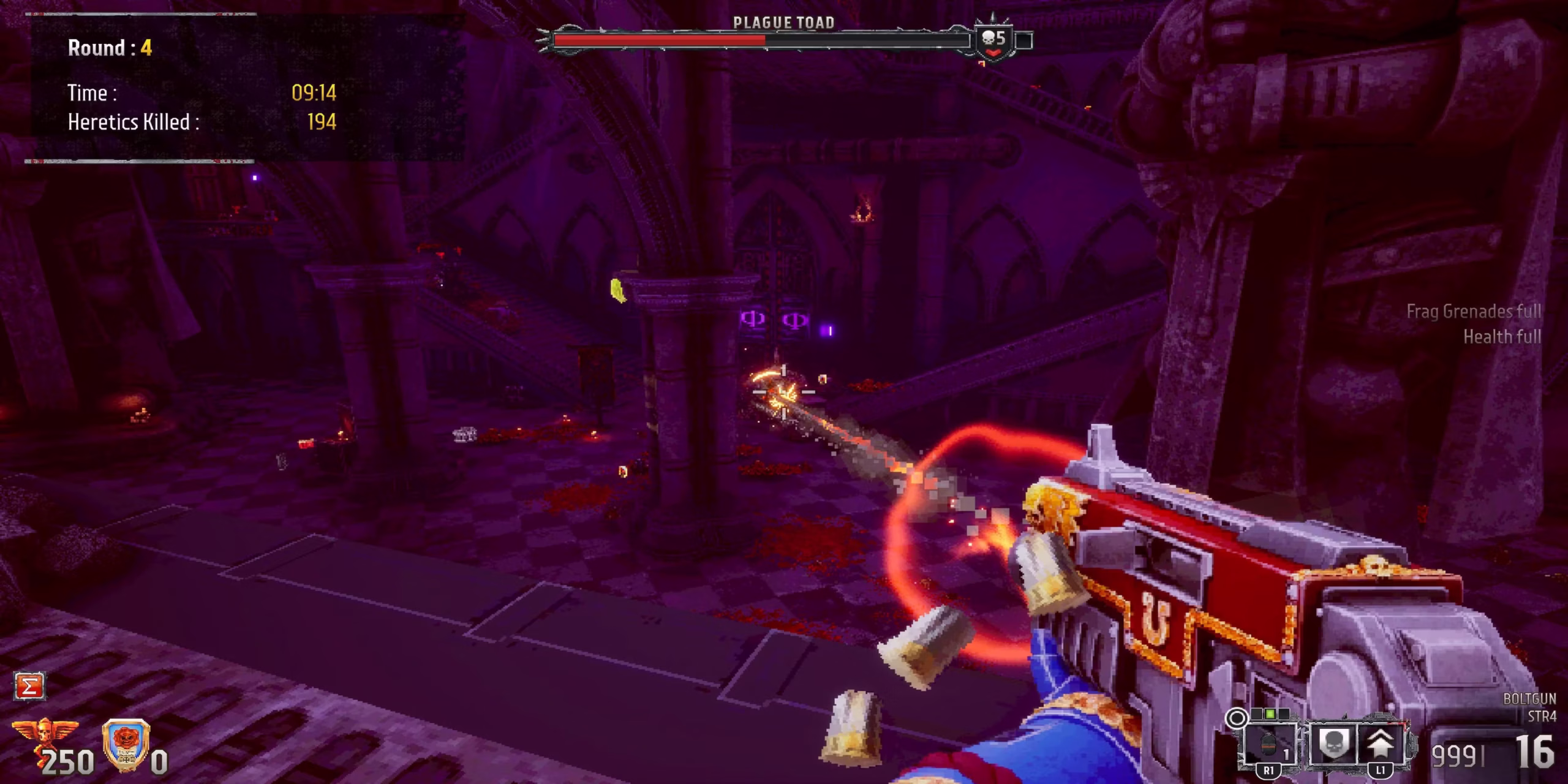Viewport: 1568px width, 784px height.
Task: Click the Plague Toad boss skull badge
Action: [993, 40]
